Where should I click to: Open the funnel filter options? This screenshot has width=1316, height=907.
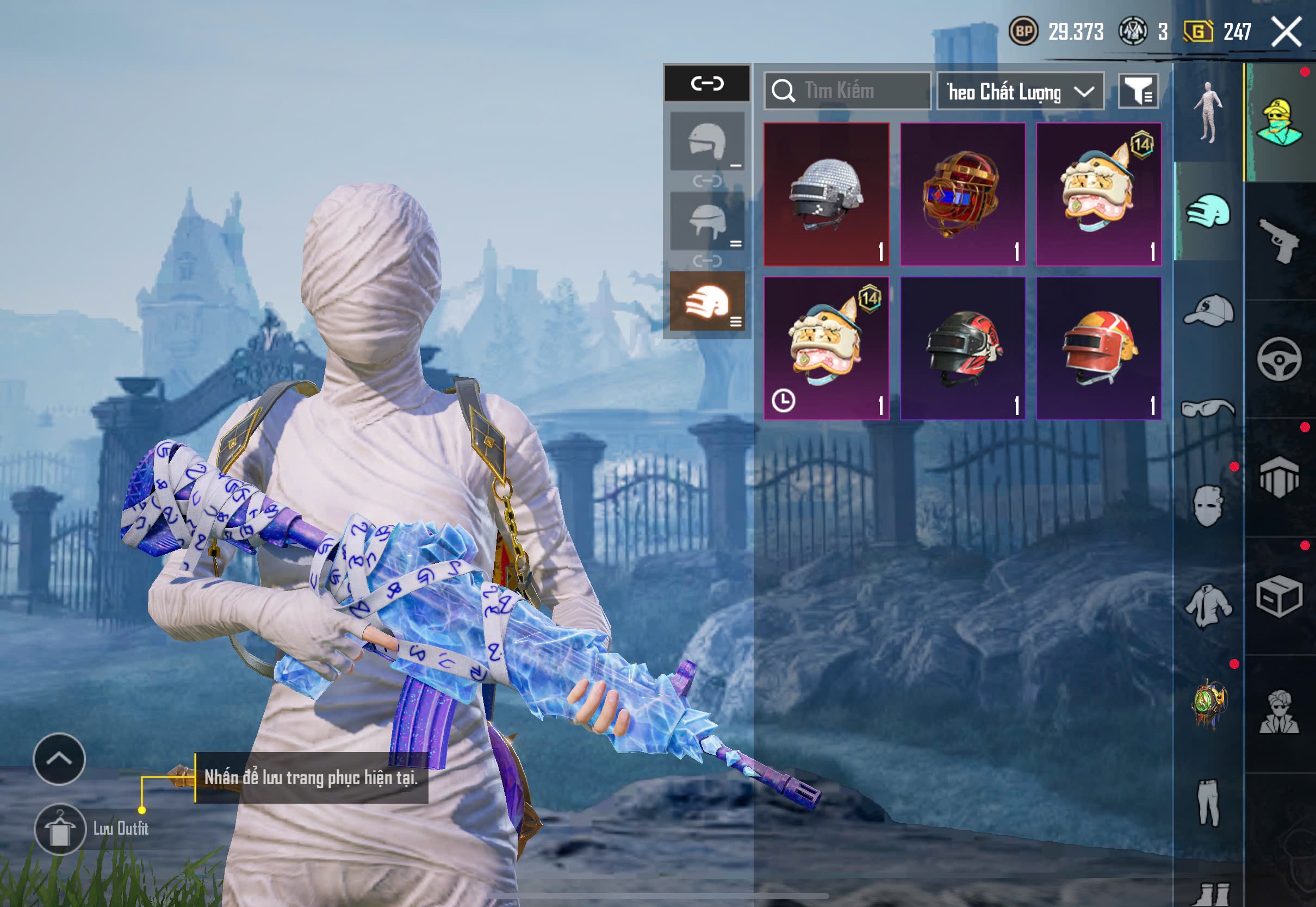(1139, 91)
